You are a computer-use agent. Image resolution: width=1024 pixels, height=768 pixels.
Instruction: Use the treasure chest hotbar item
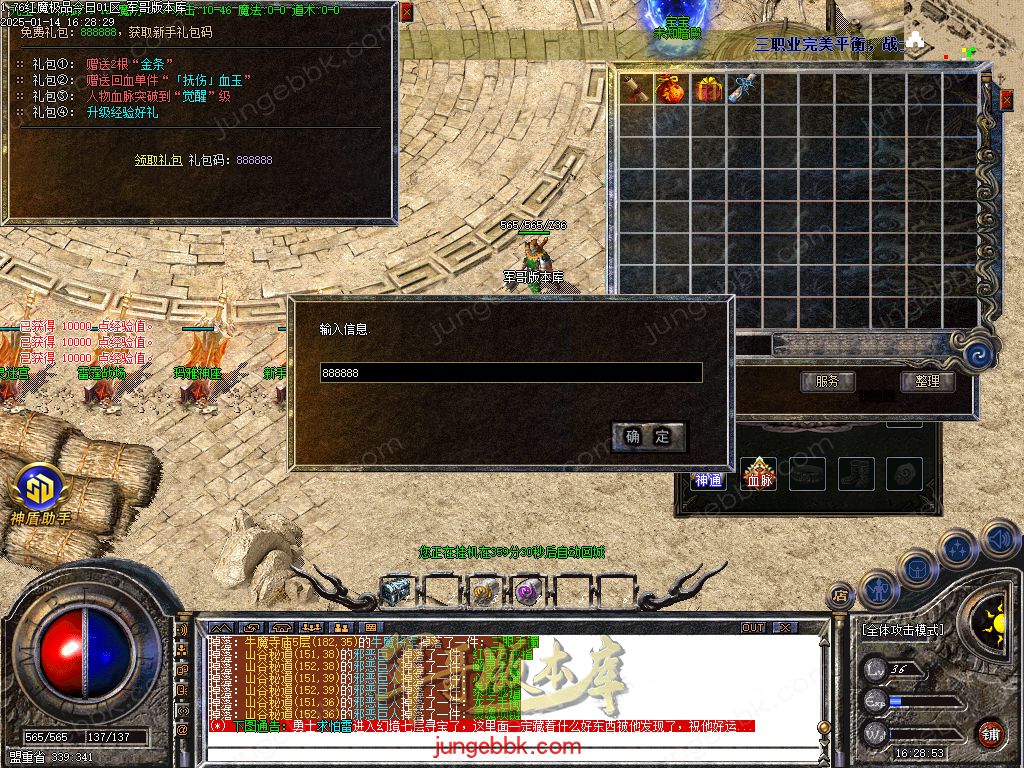[395, 591]
